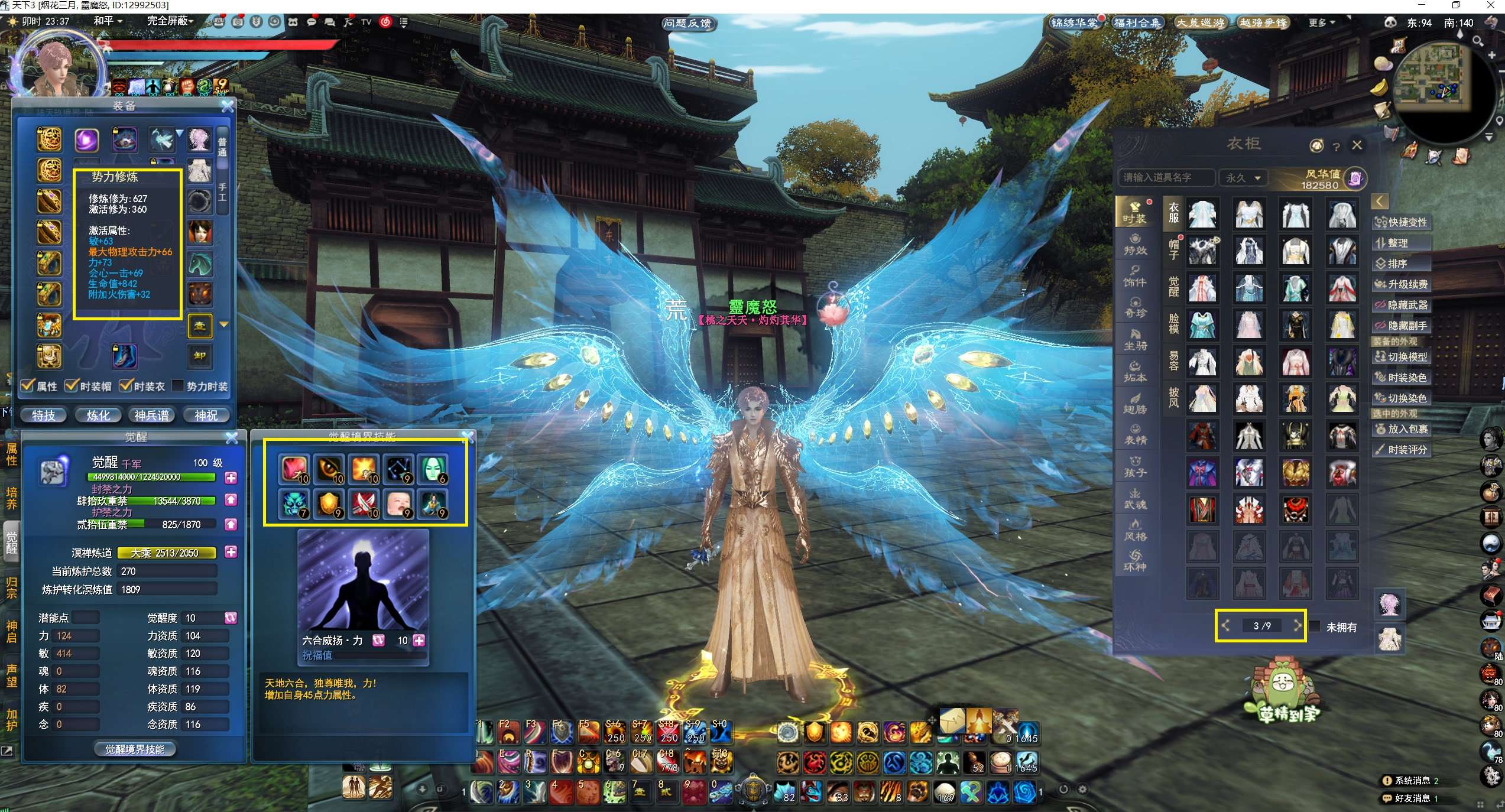The height and width of the screenshot is (812, 1505).
Task: Open the 福利合集 menu
Action: pyautogui.click(x=1137, y=23)
